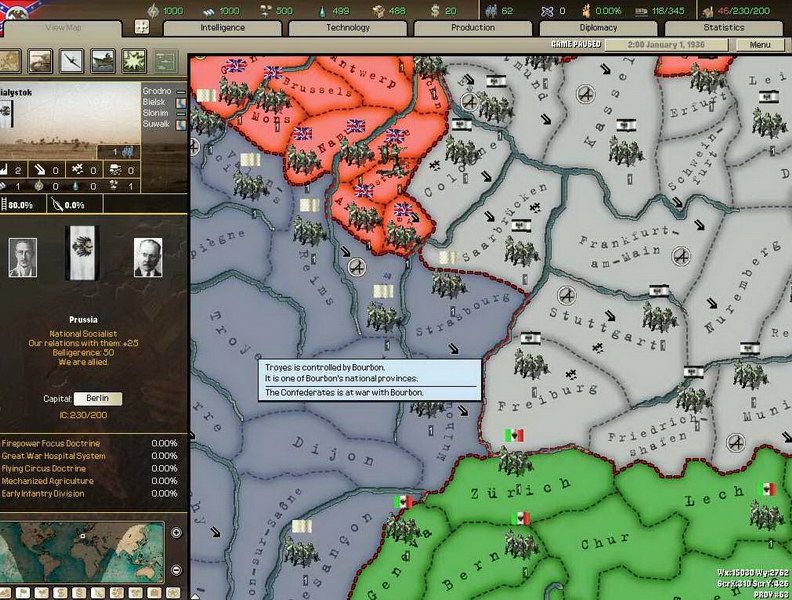Image resolution: width=792 pixels, height=600 pixels.
Task: Zoom in using the minimap plus button
Action: click(x=176, y=532)
